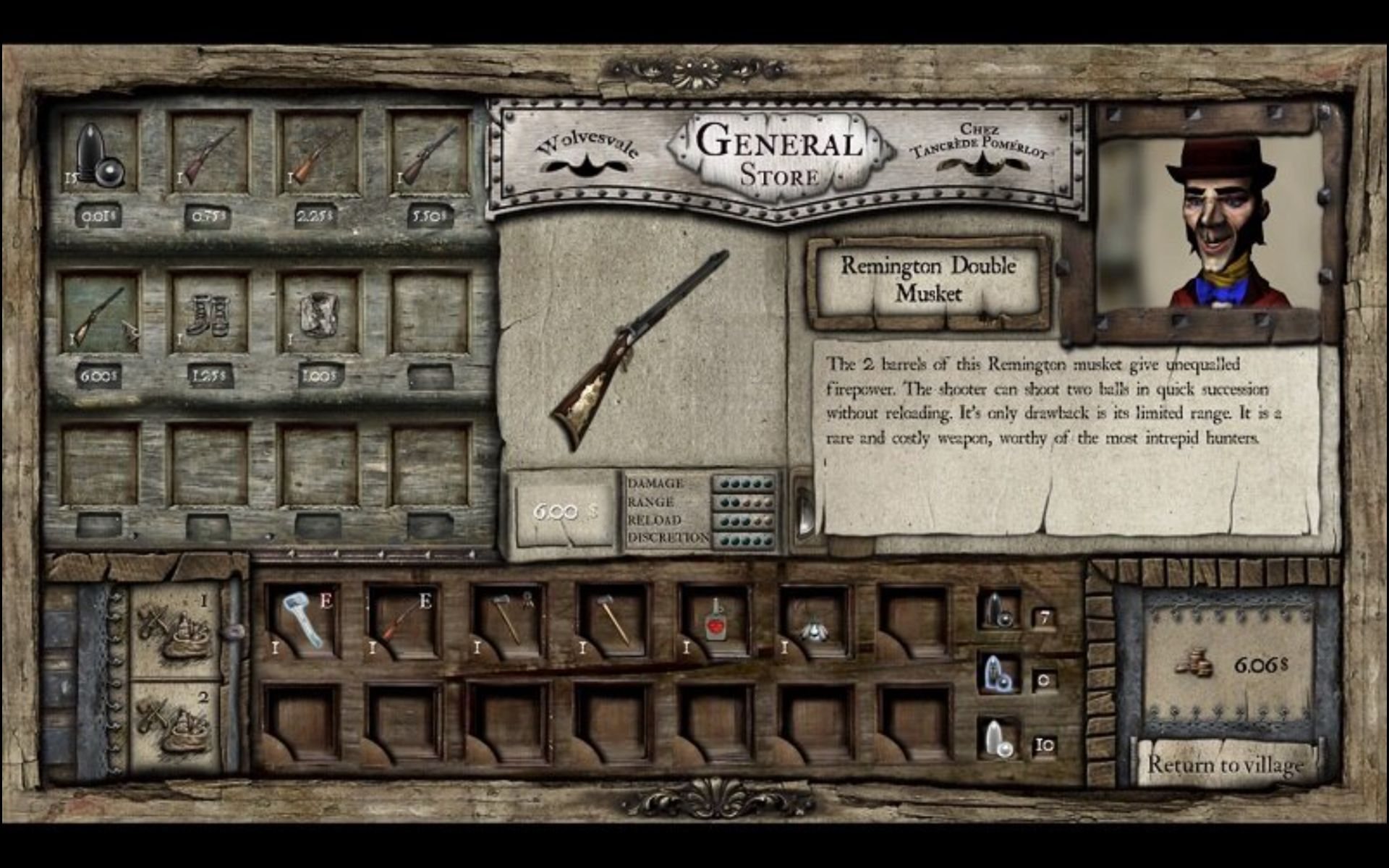Select the equipped musket in inventory
The height and width of the screenshot is (868, 1389).
tap(404, 620)
